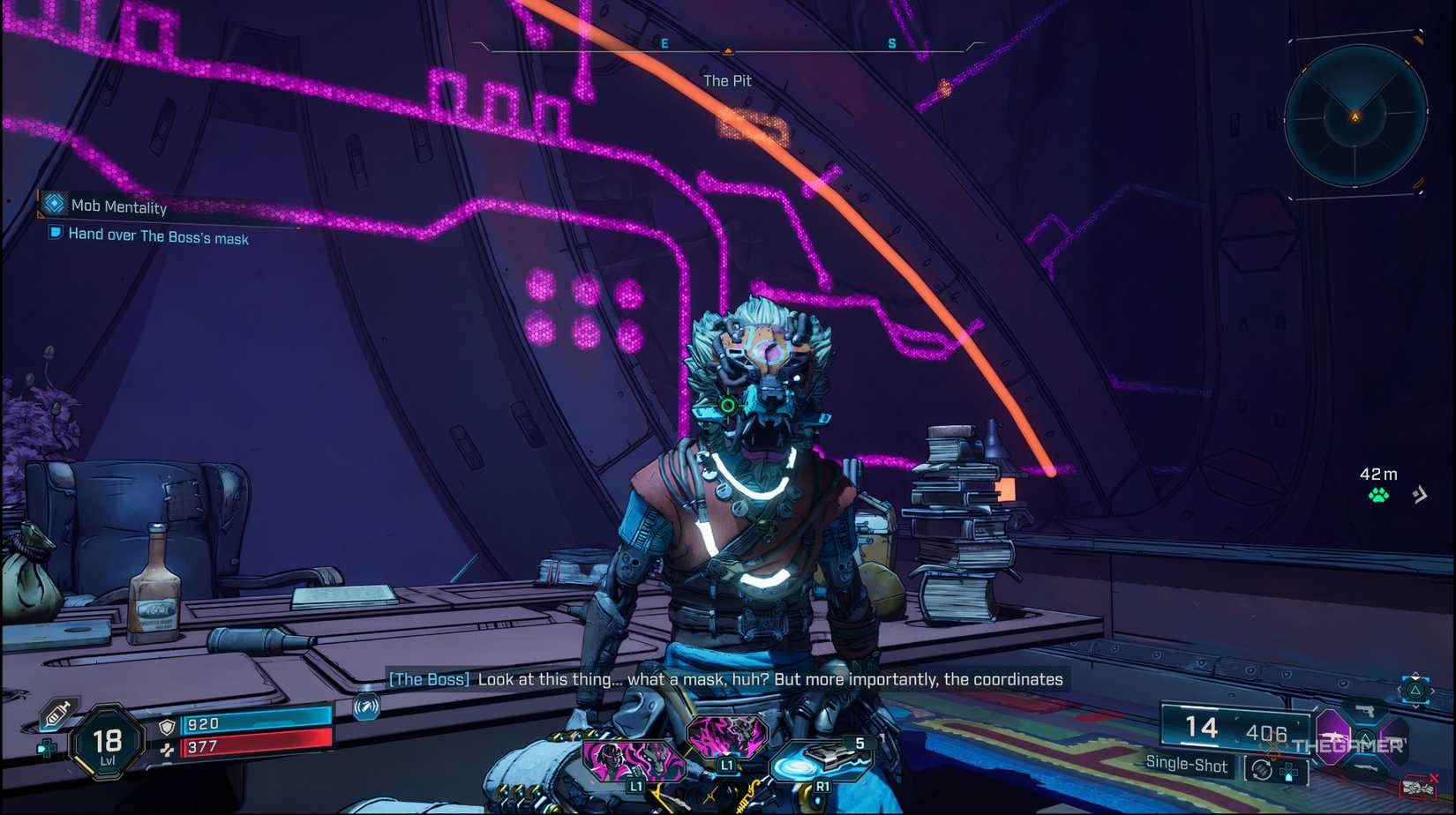This screenshot has height=815, width=1456.
Task: Toggle the Single-Shot fire mode icon
Action: pos(1262,769)
